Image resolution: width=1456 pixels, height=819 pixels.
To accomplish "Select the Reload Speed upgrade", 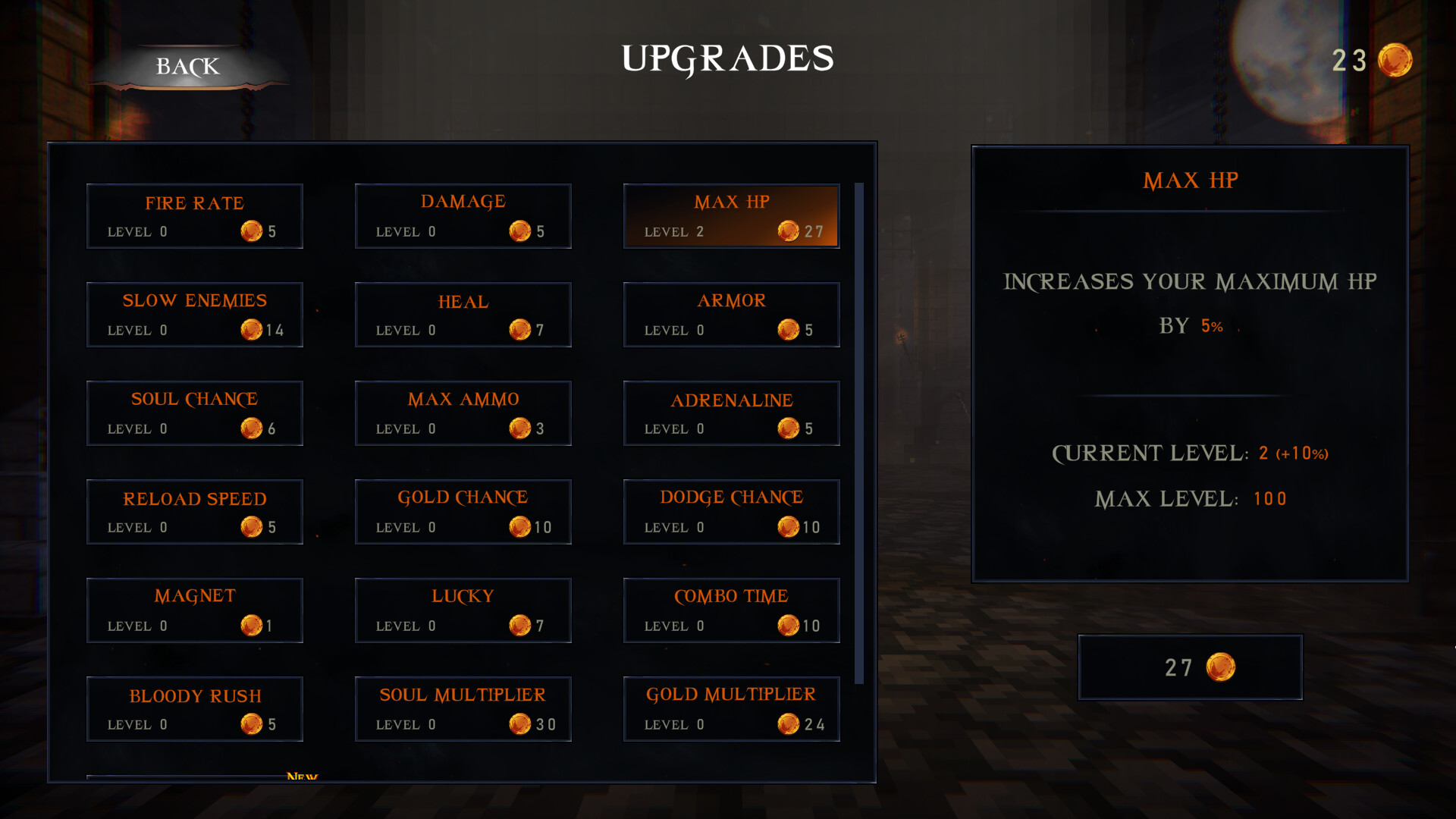I will (194, 512).
